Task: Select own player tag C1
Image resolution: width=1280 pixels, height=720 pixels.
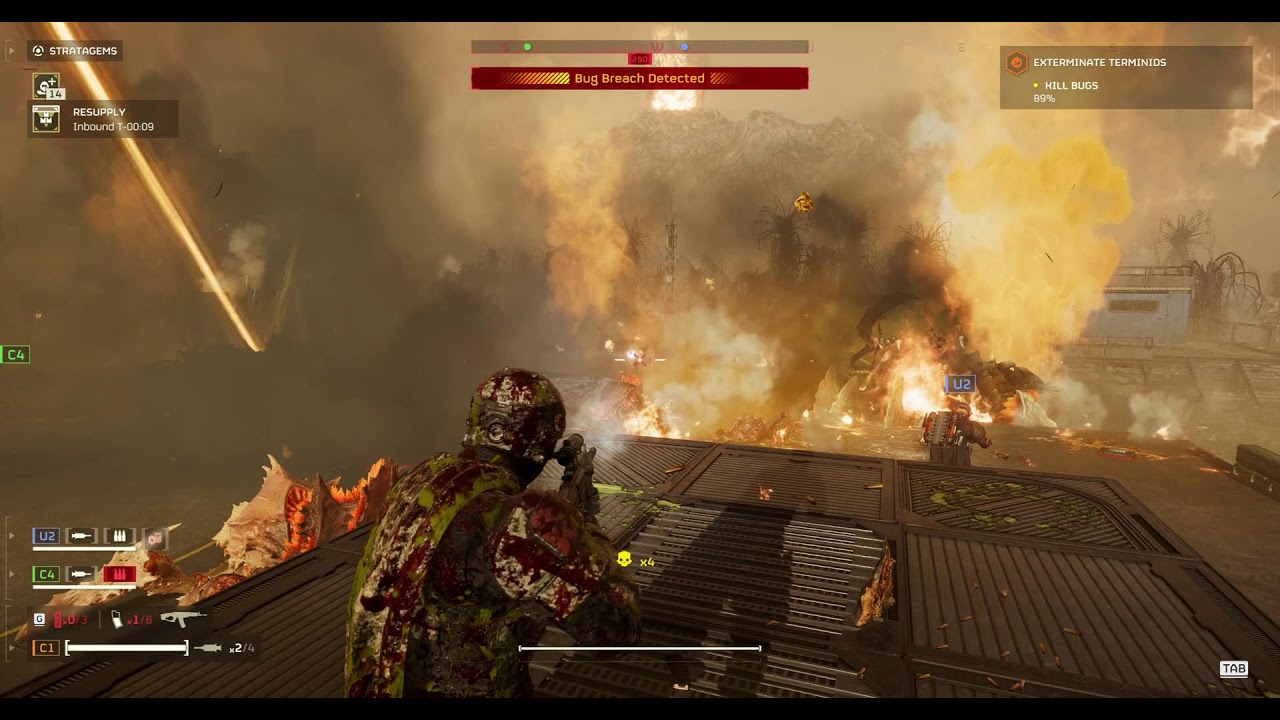Action: click(46, 648)
